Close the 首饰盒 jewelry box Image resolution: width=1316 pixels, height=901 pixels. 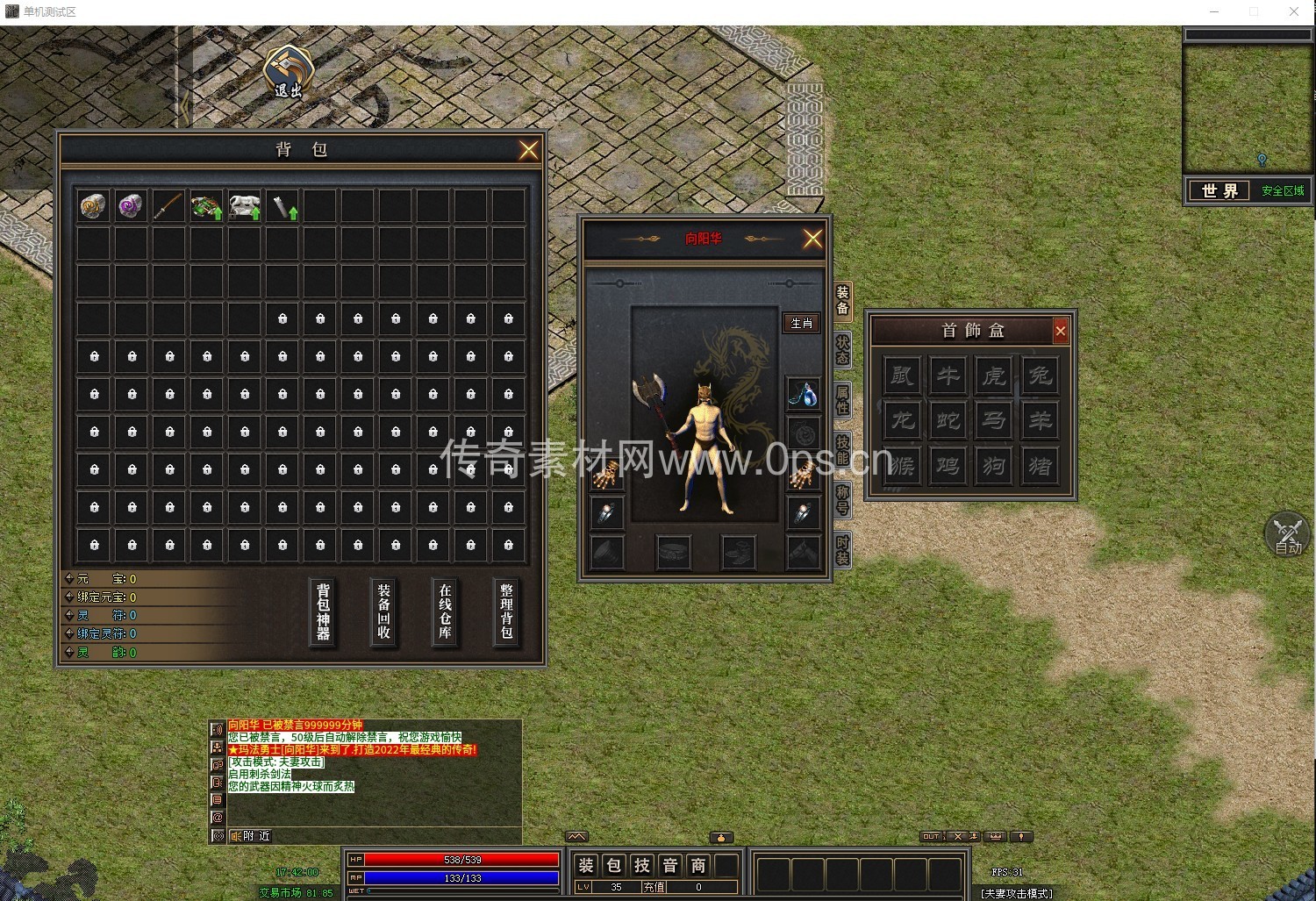[x=1061, y=331]
